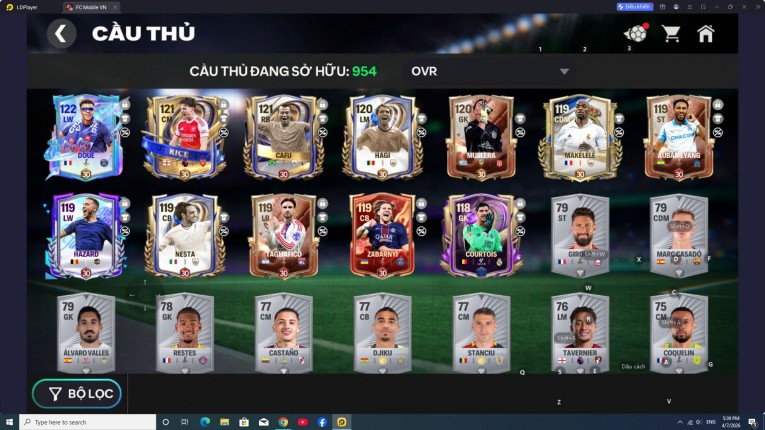Select the 119 LW Hazard card

tap(85, 235)
